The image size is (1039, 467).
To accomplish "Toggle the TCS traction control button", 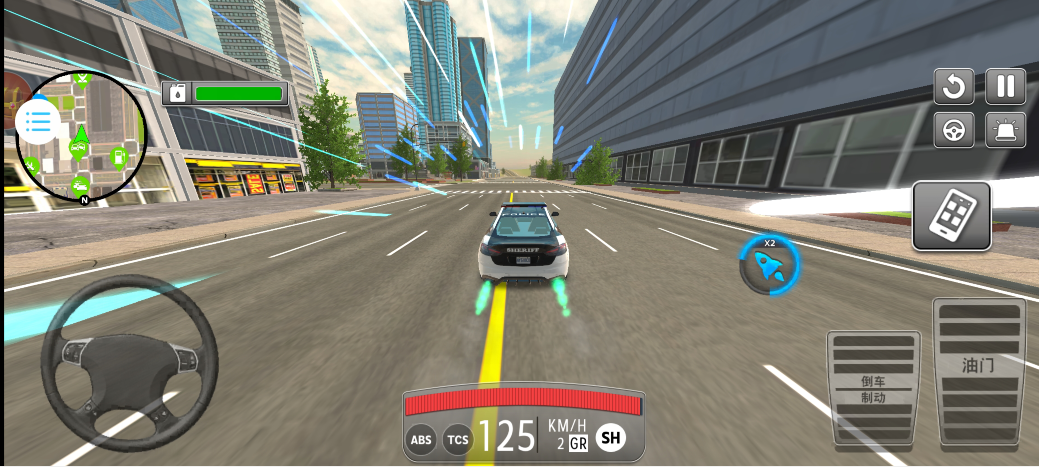I will coord(458,439).
